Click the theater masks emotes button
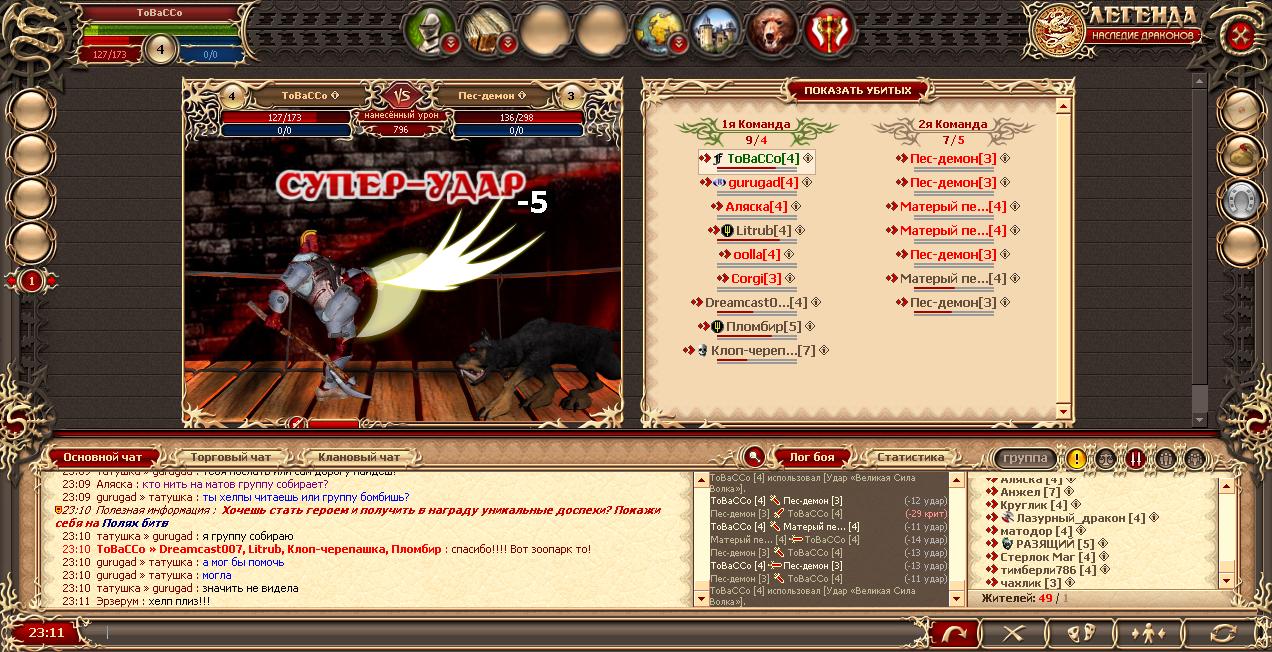 pos(1078,633)
